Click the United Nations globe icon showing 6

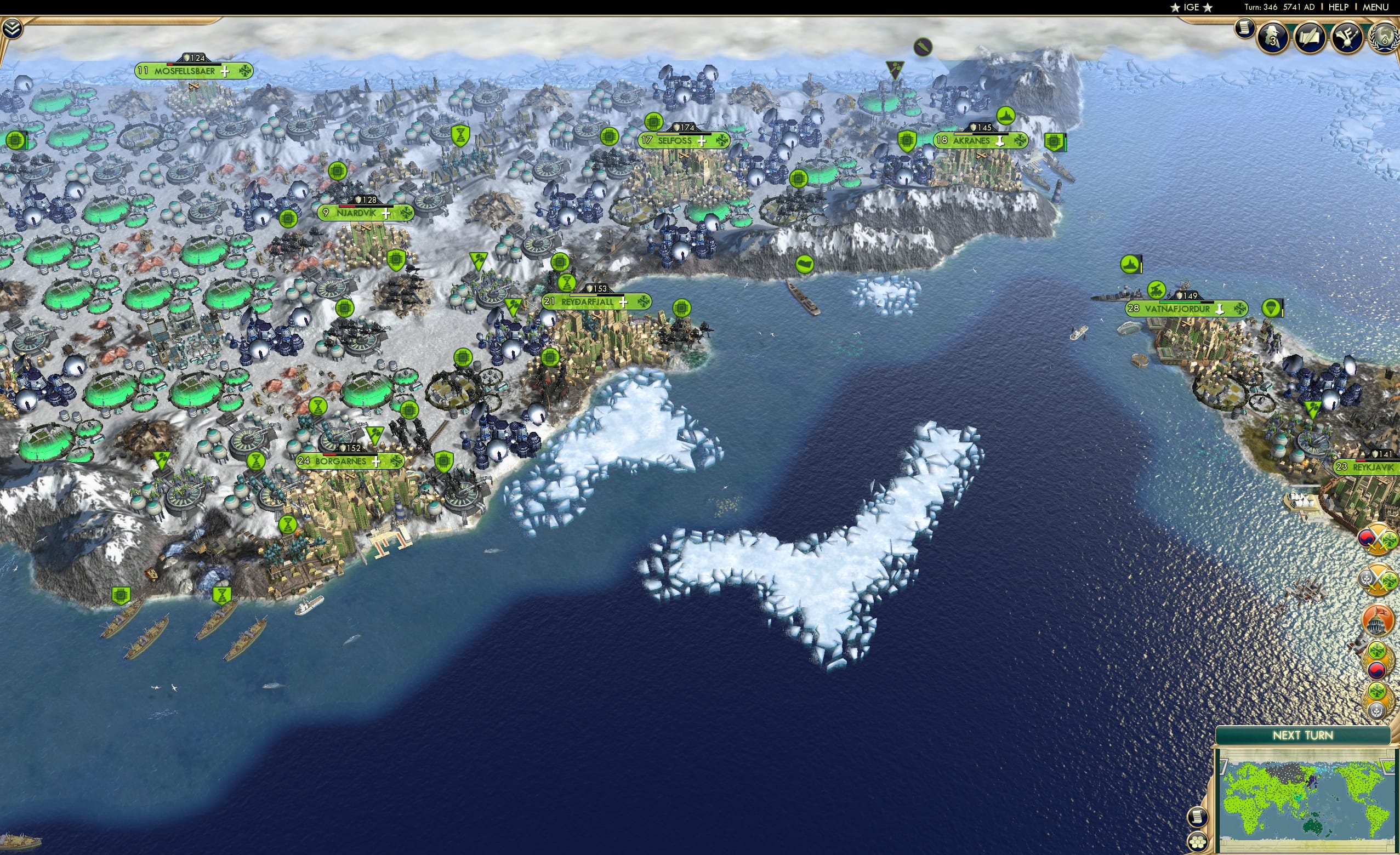click(x=1386, y=40)
